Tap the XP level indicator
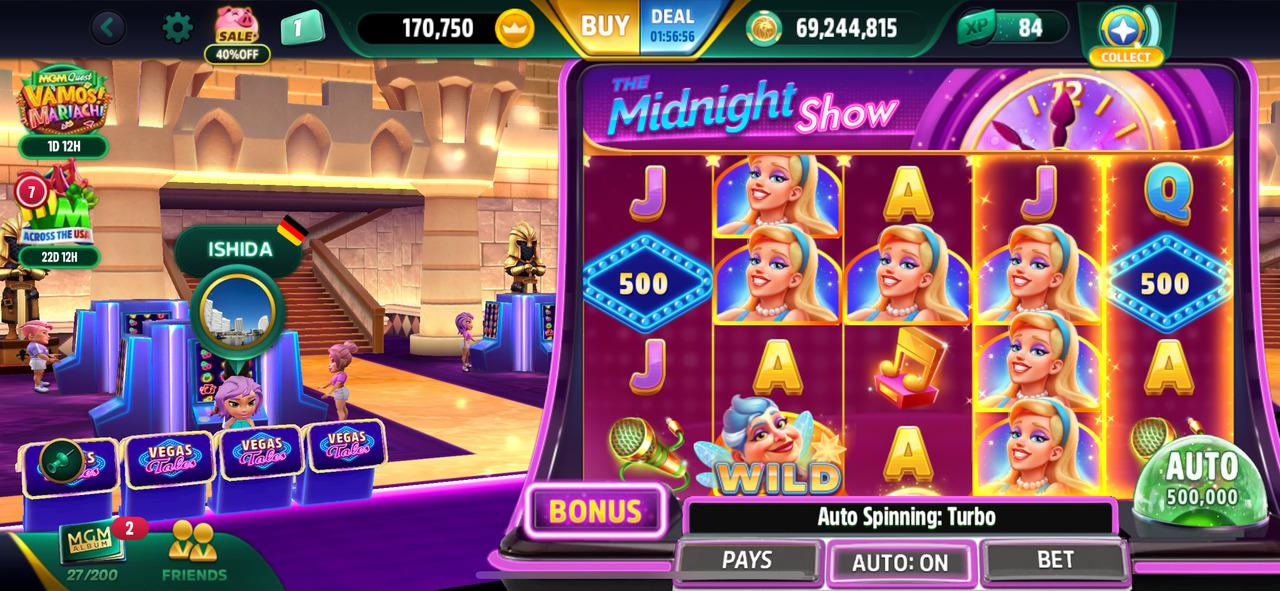 [1010, 27]
